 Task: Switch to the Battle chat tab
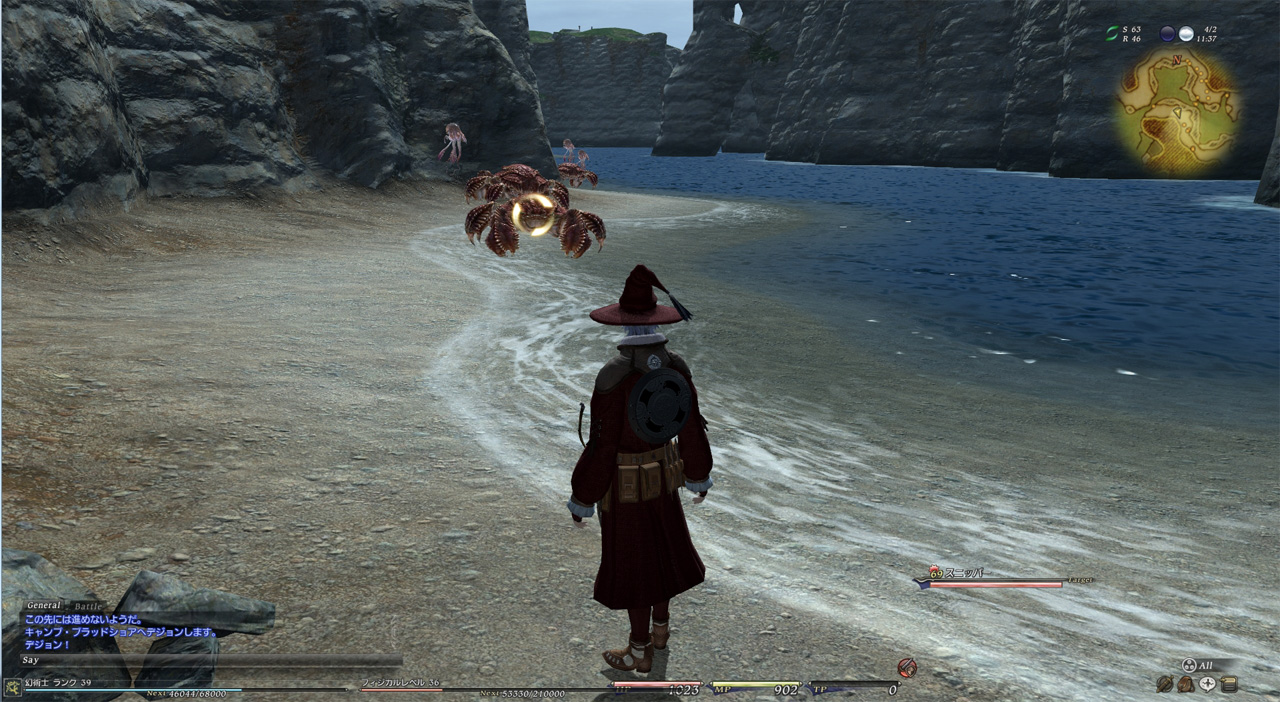click(89, 606)
